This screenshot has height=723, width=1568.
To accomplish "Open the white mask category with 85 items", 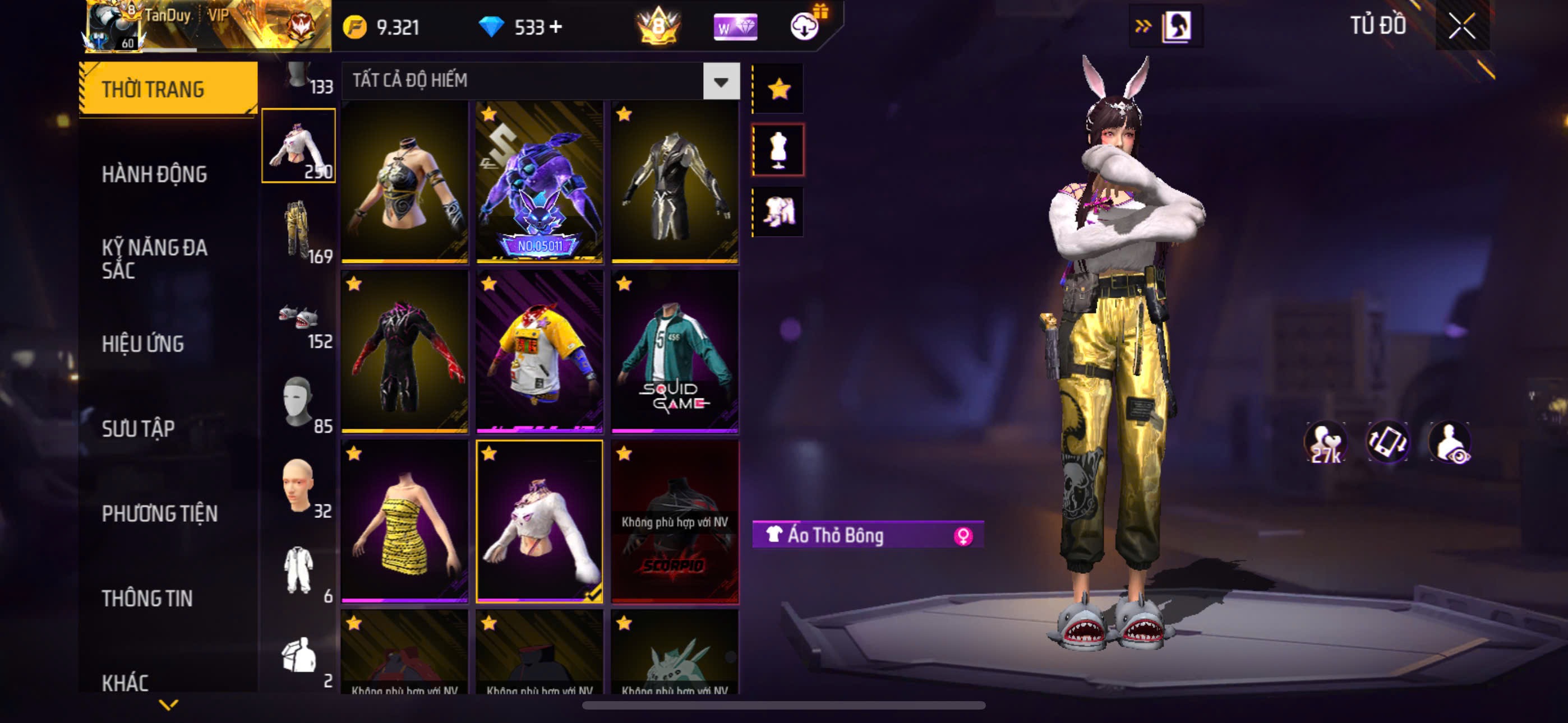I will 298,402.
